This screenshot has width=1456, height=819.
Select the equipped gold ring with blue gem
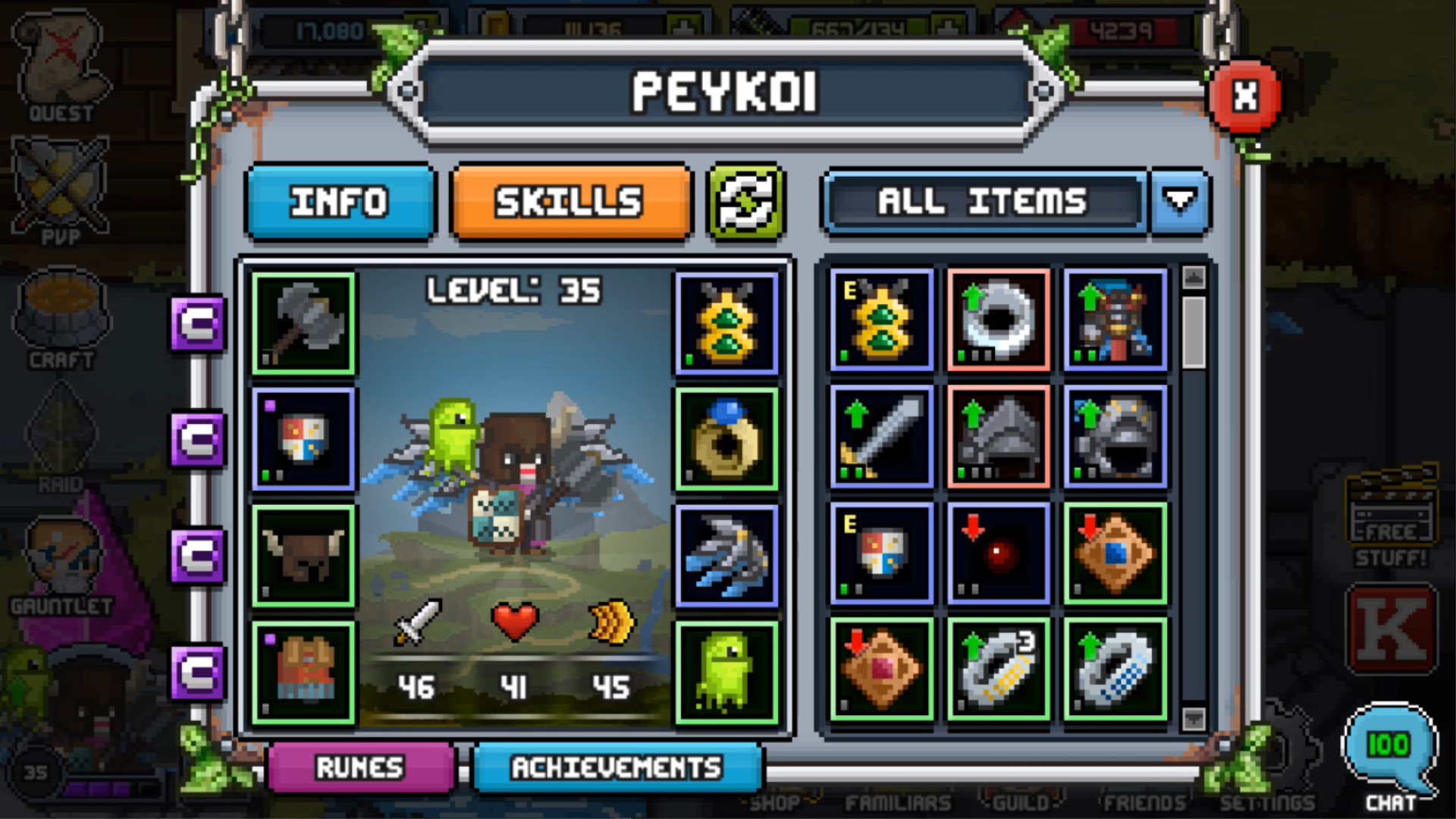point(726,440)
